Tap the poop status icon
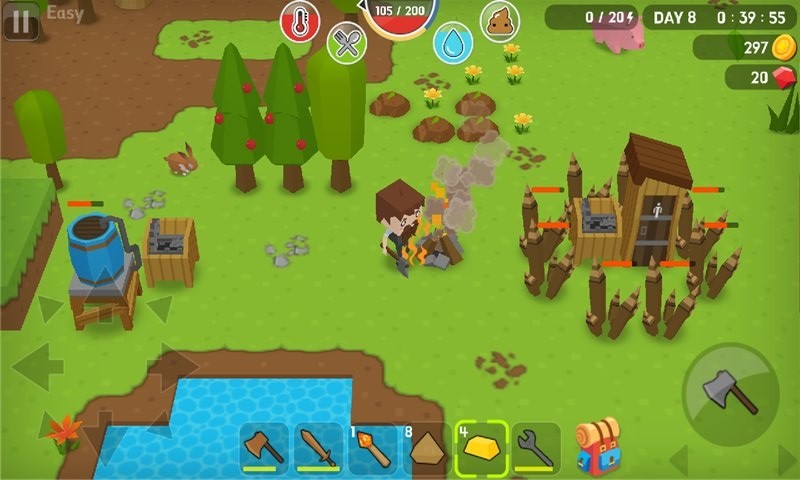800x480 pixels. pyautogui.click(x=500, y=21)
